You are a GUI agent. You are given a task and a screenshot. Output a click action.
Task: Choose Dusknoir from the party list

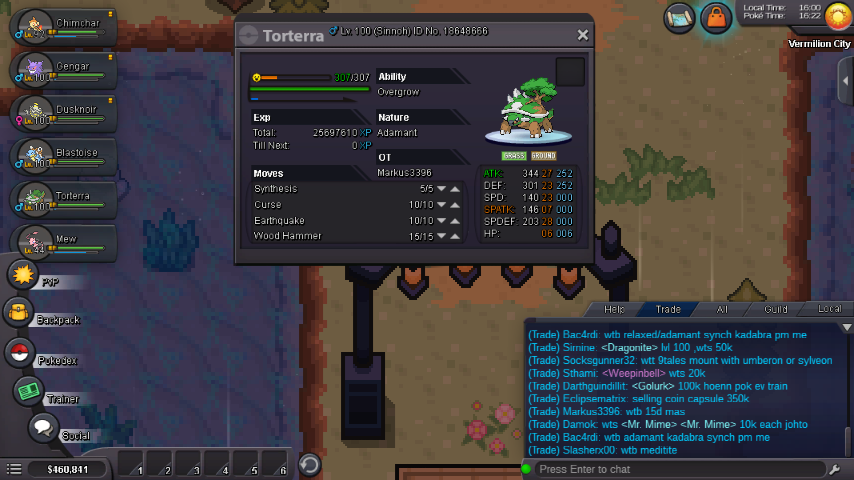coord(60,112)
